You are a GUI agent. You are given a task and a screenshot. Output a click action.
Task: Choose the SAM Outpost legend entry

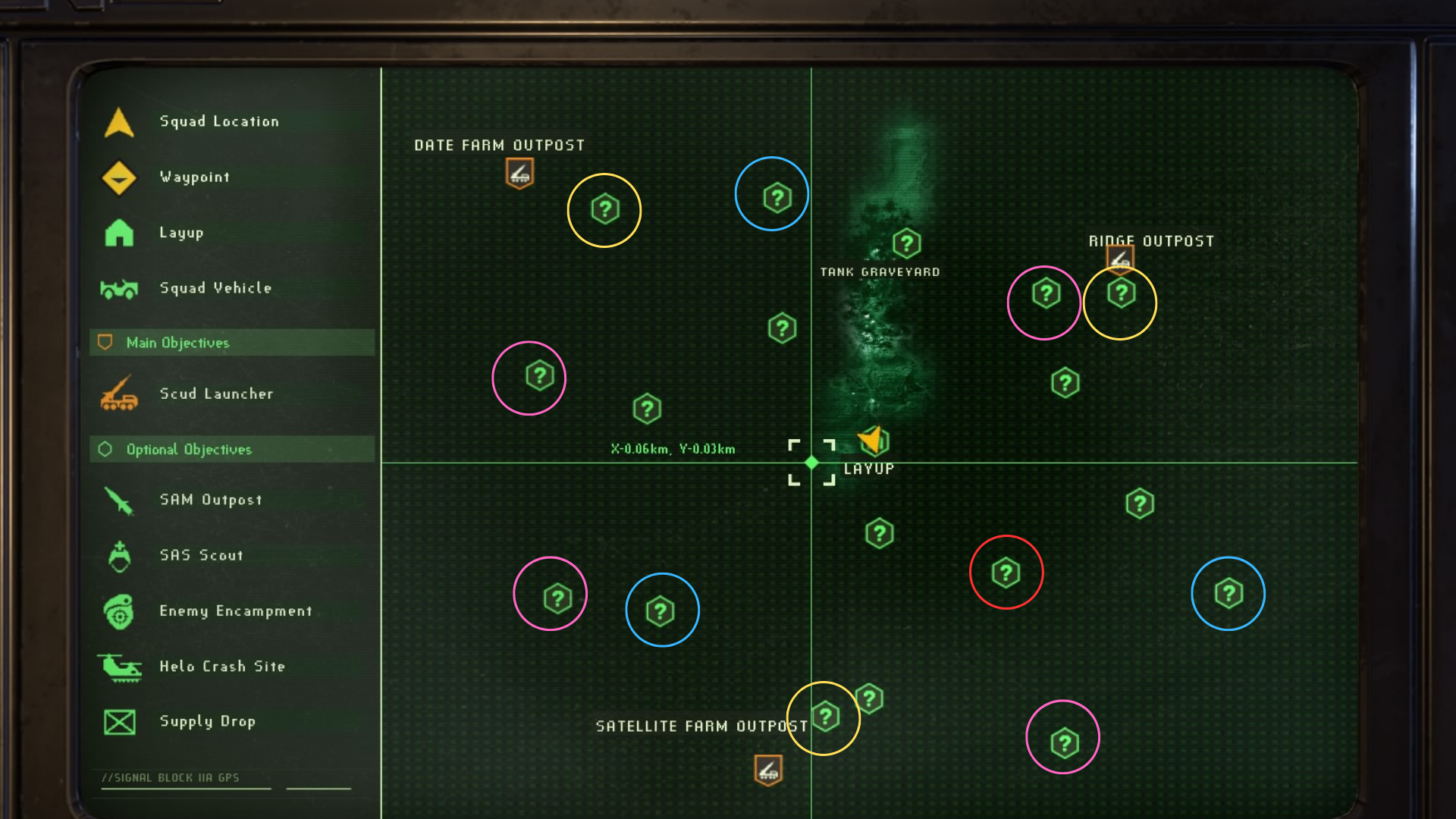211,500
